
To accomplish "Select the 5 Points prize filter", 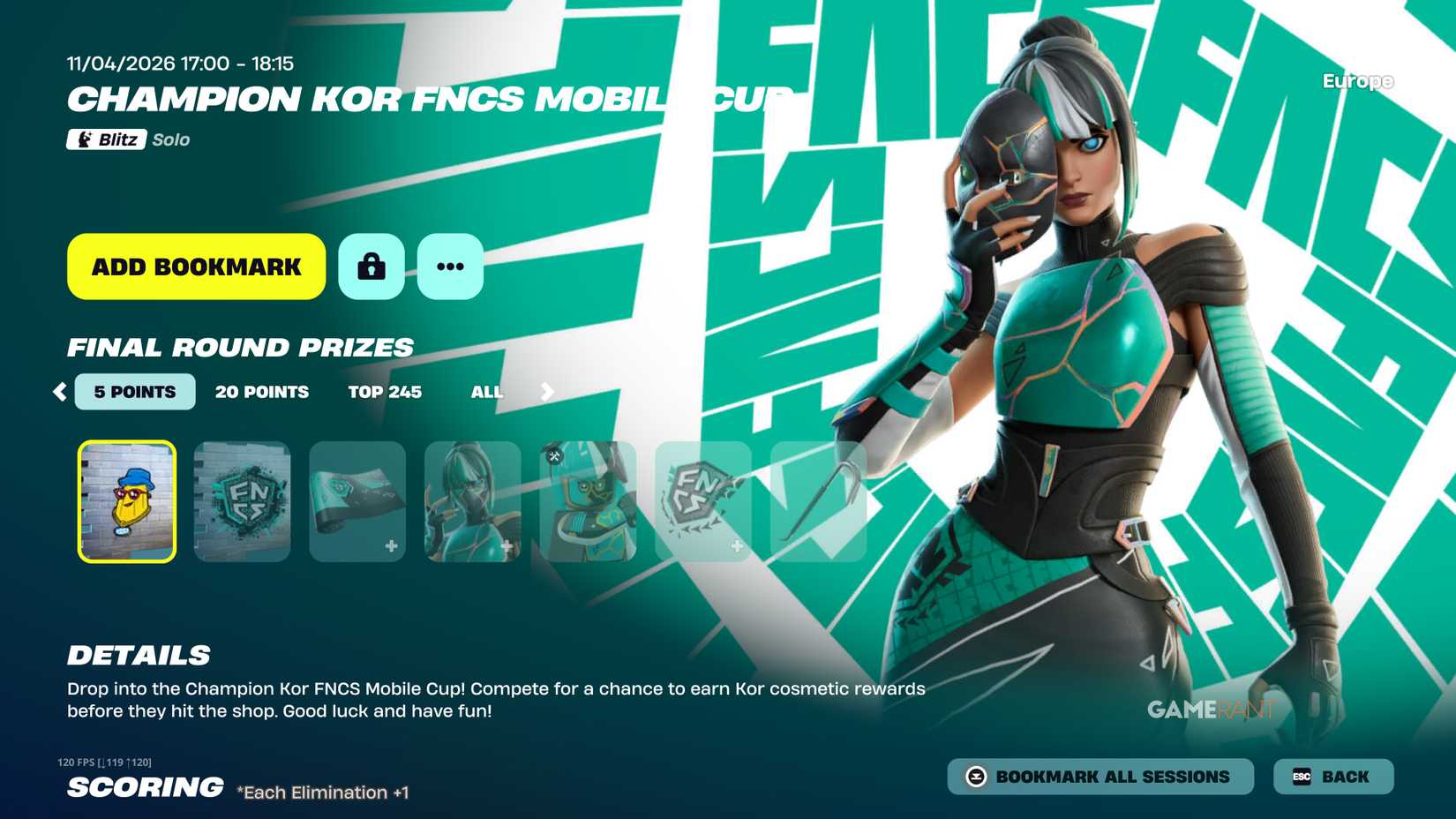I will click(x=134, y=391).
